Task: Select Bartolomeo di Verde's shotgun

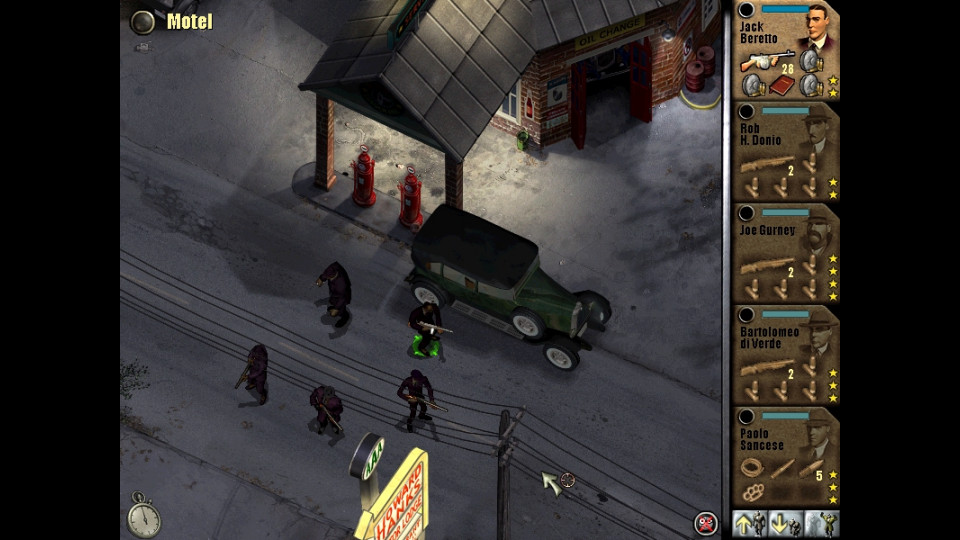Action: point(768,366)
